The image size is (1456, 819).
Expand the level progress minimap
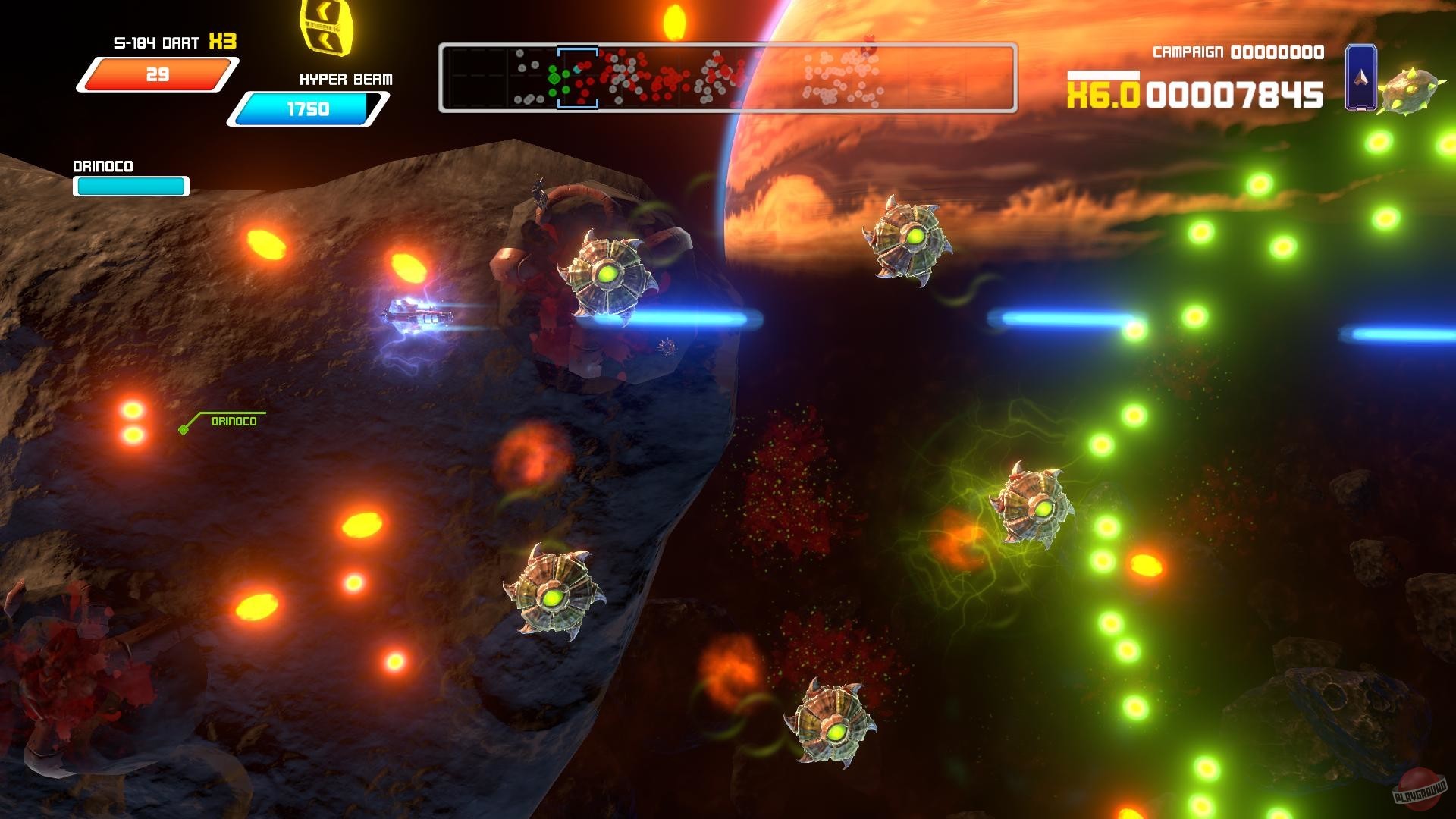click(728, 77)
